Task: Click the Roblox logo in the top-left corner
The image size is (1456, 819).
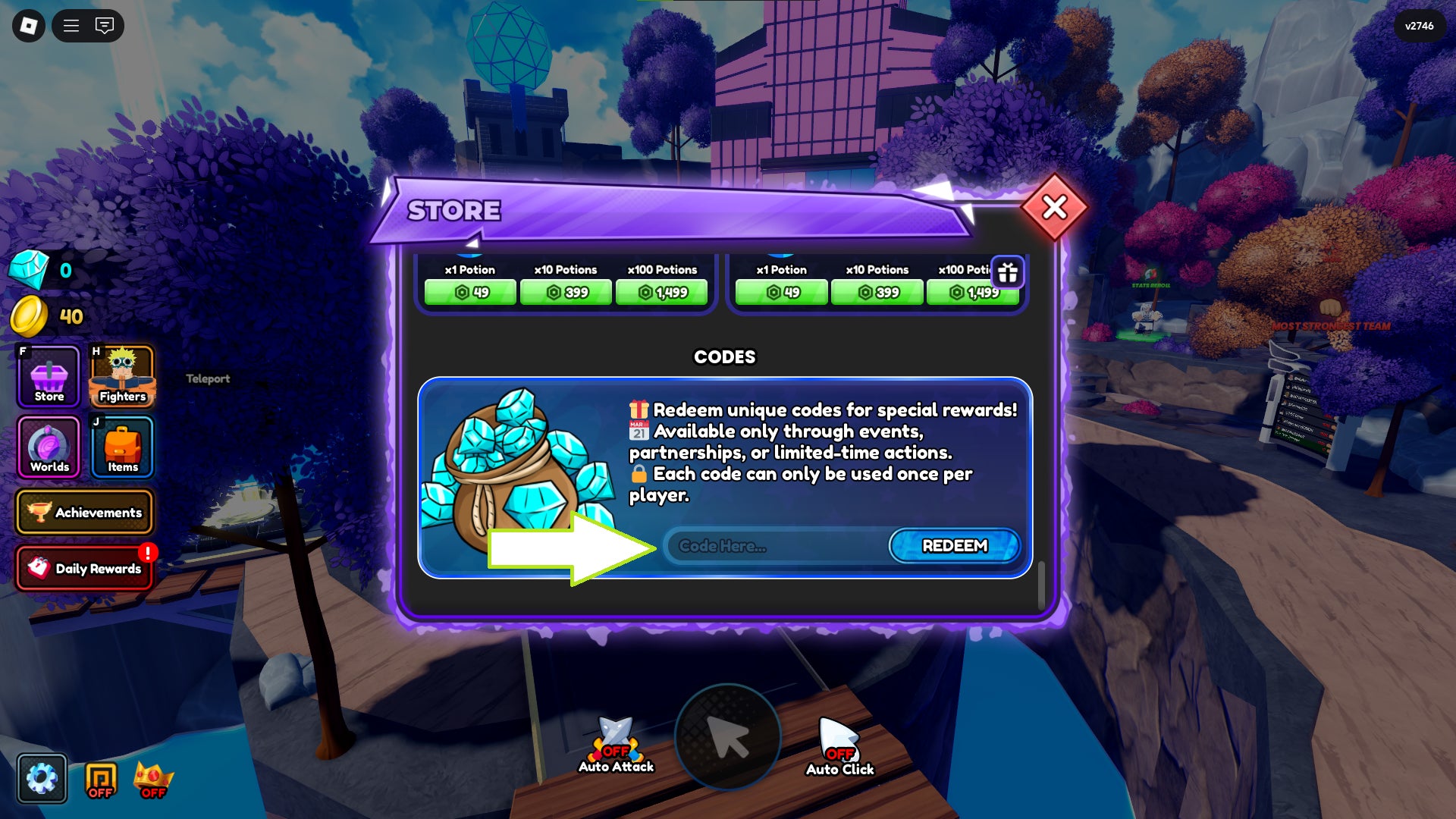Action: point(28,27)
